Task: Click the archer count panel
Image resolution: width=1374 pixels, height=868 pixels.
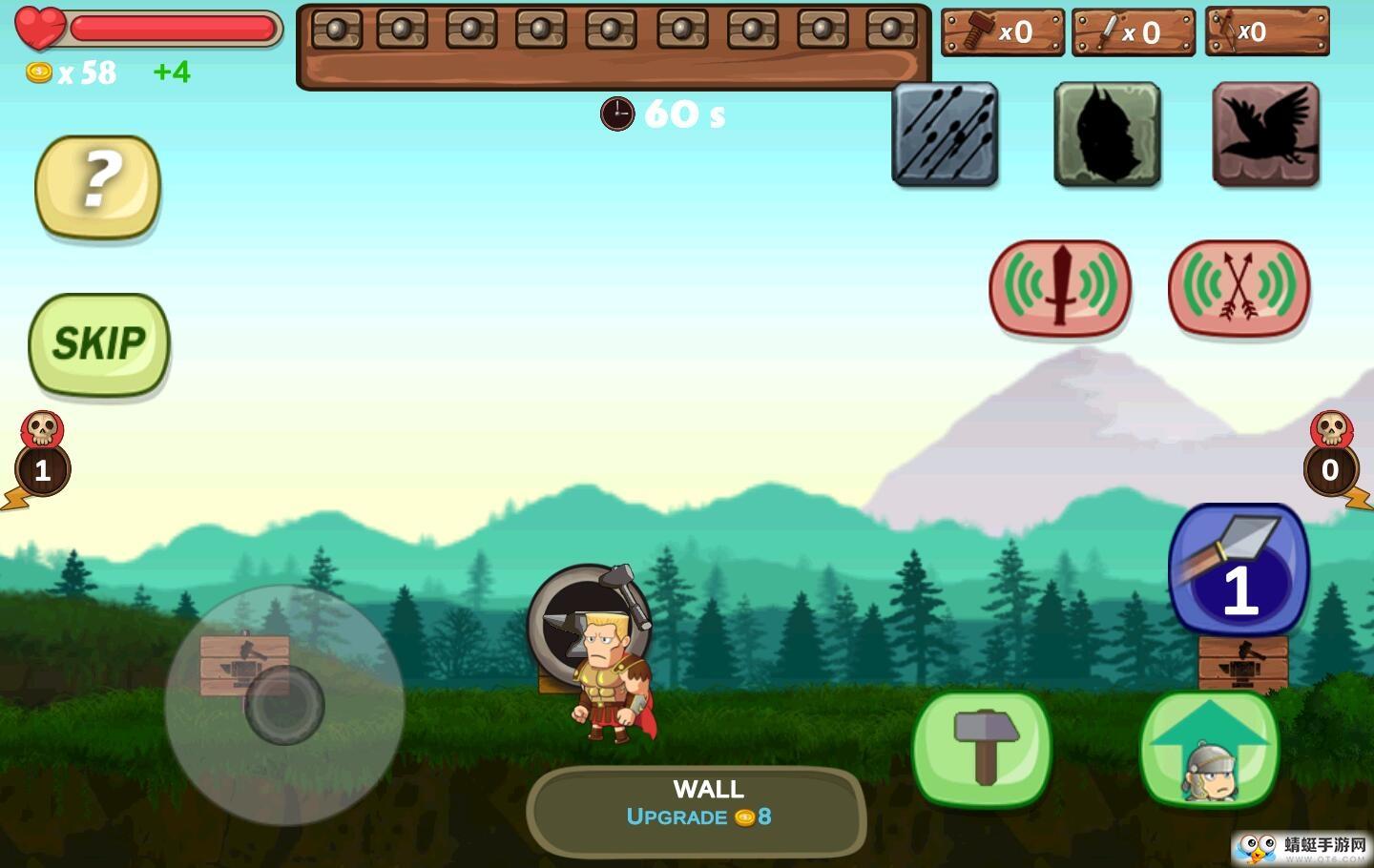Action: click(1266, 32)
